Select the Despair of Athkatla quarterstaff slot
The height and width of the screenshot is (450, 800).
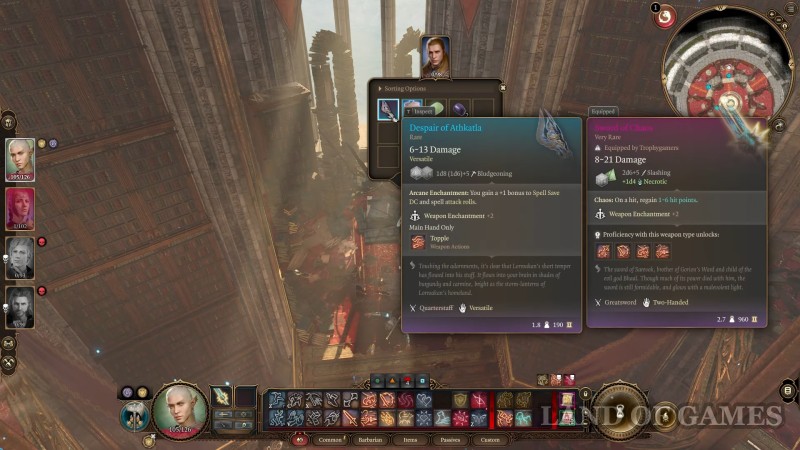[388, 110]
